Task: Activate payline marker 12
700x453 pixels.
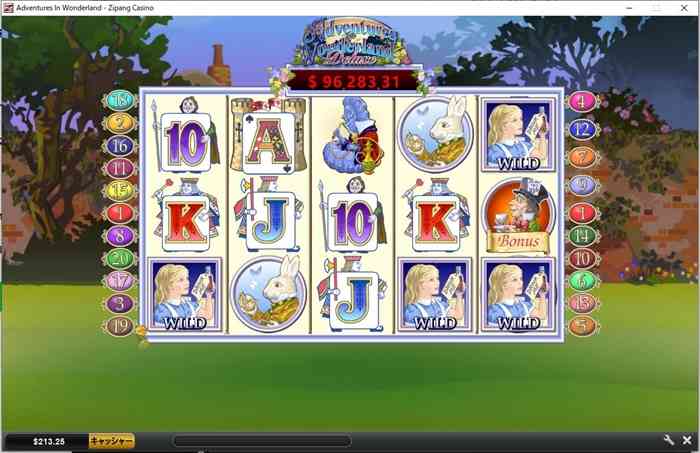Action: pos(582,129)
